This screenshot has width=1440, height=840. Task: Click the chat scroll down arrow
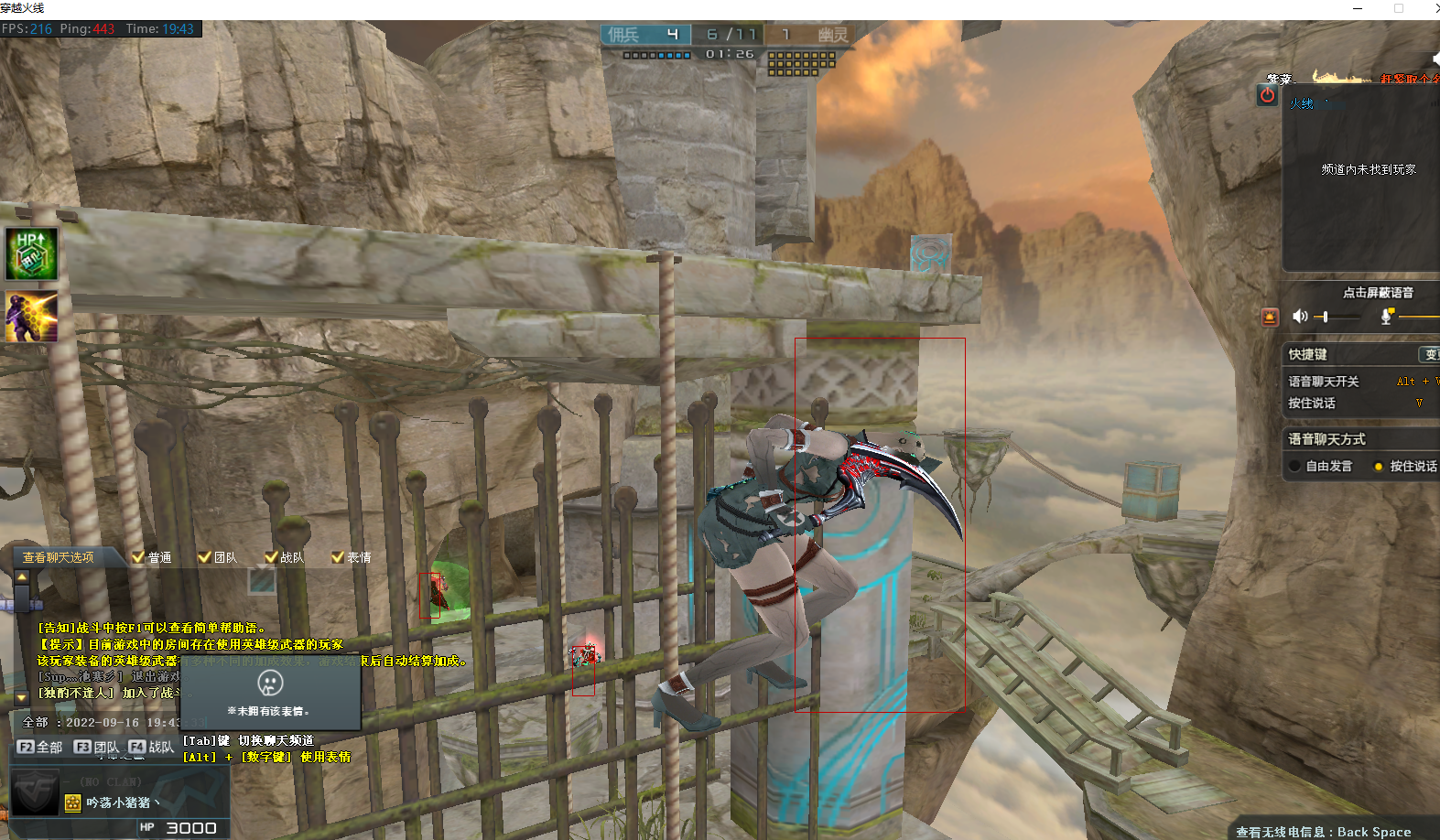pos(22,697)
